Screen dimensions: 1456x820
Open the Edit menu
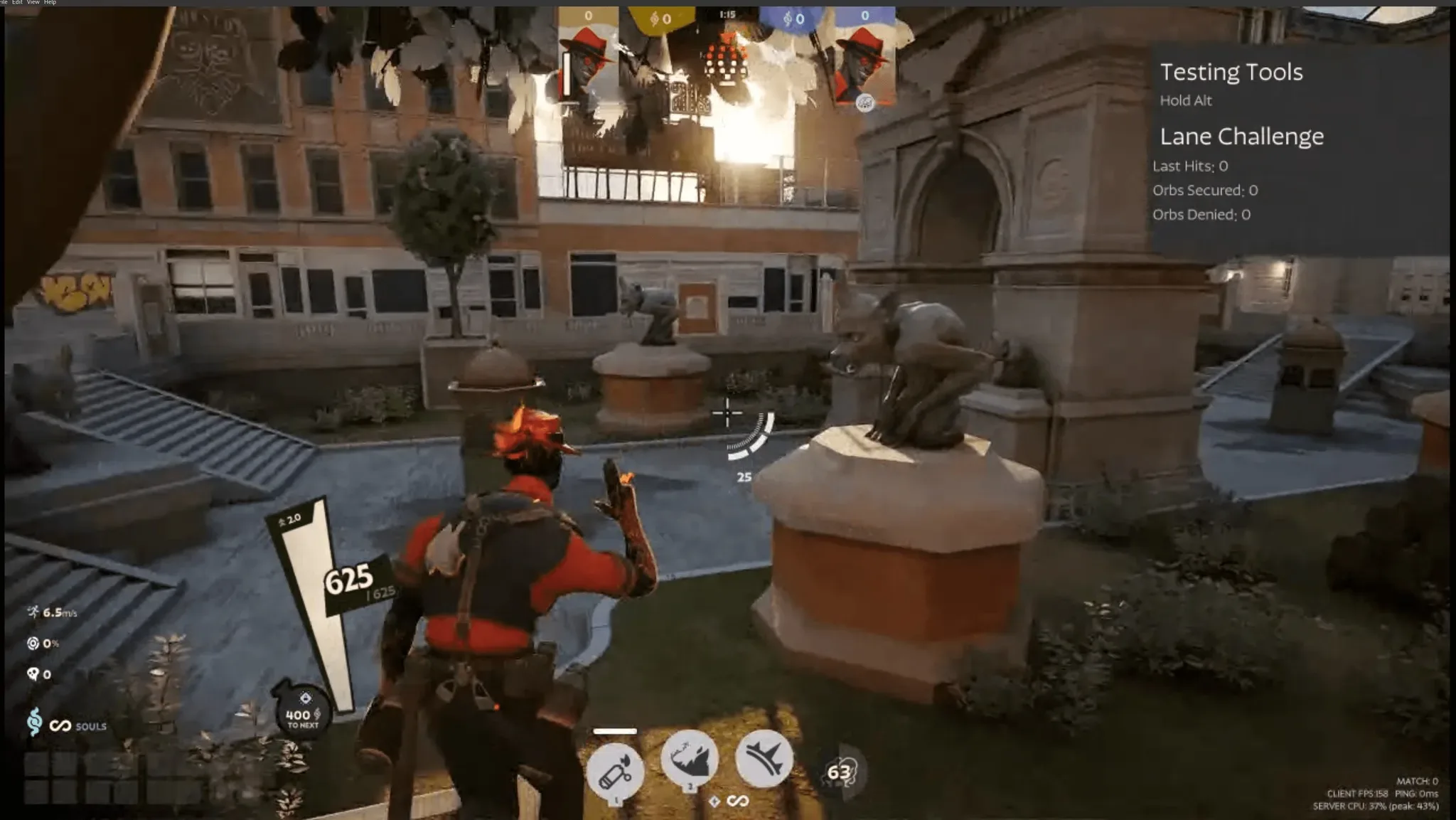click(x=18, y=2)
